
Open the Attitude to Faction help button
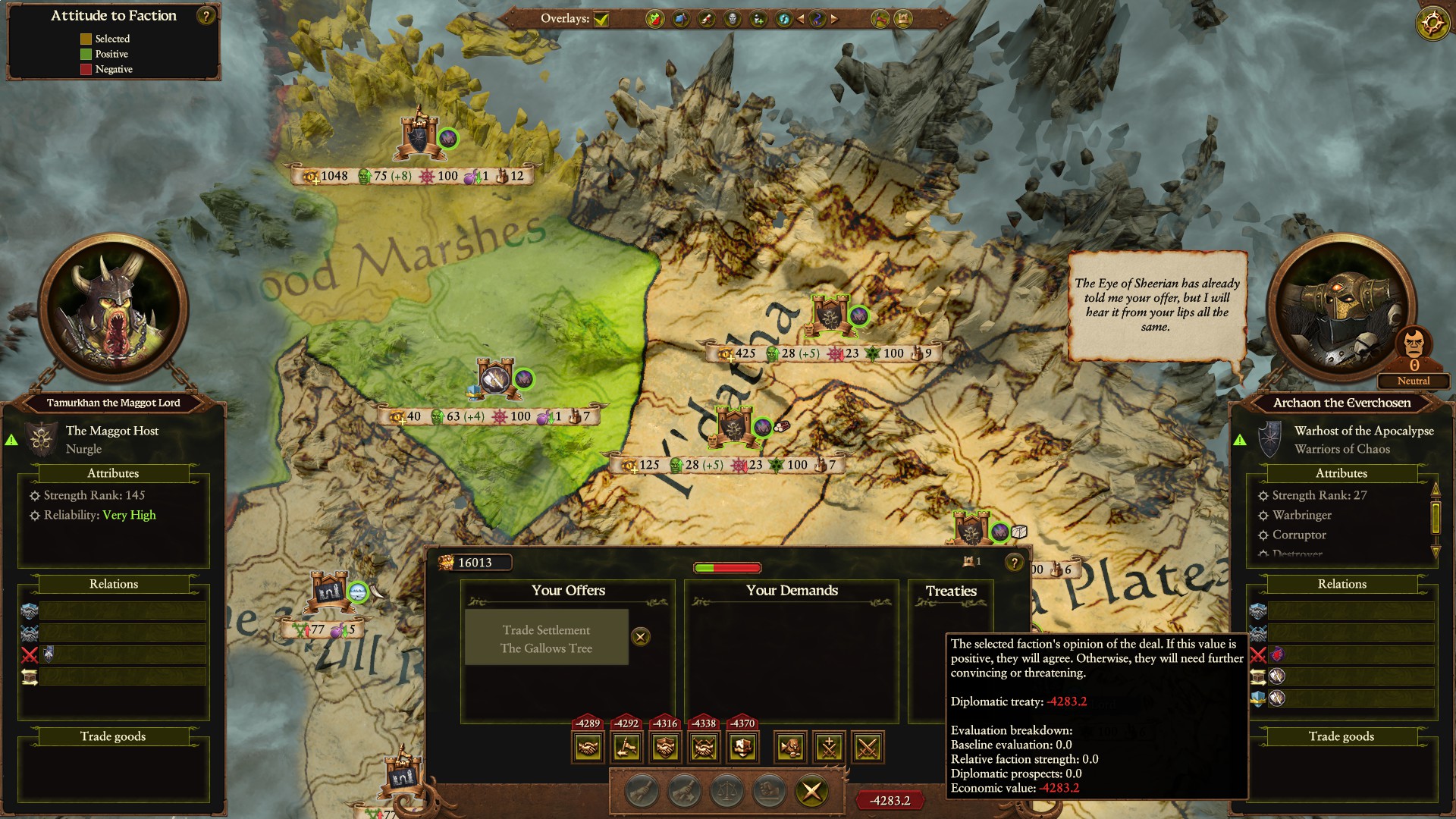tap(206, 16)
